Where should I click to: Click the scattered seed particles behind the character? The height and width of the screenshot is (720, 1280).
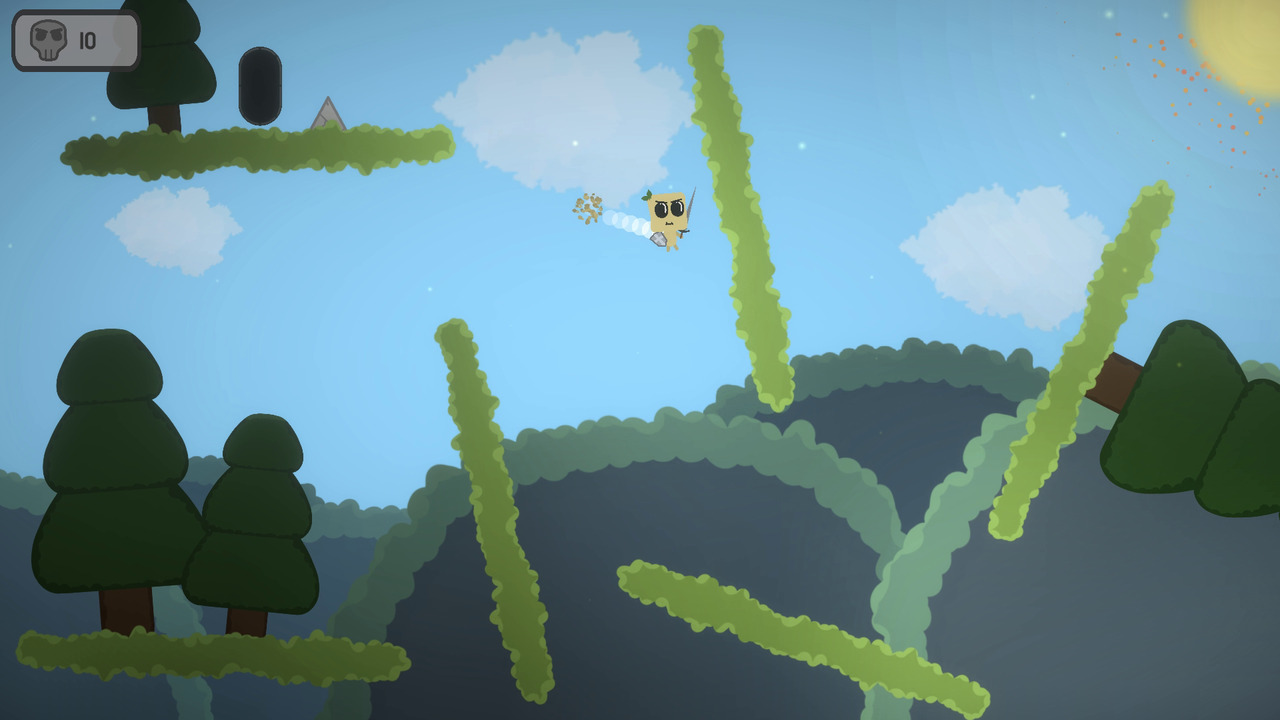pyautogui.click(x=585, y=210)
